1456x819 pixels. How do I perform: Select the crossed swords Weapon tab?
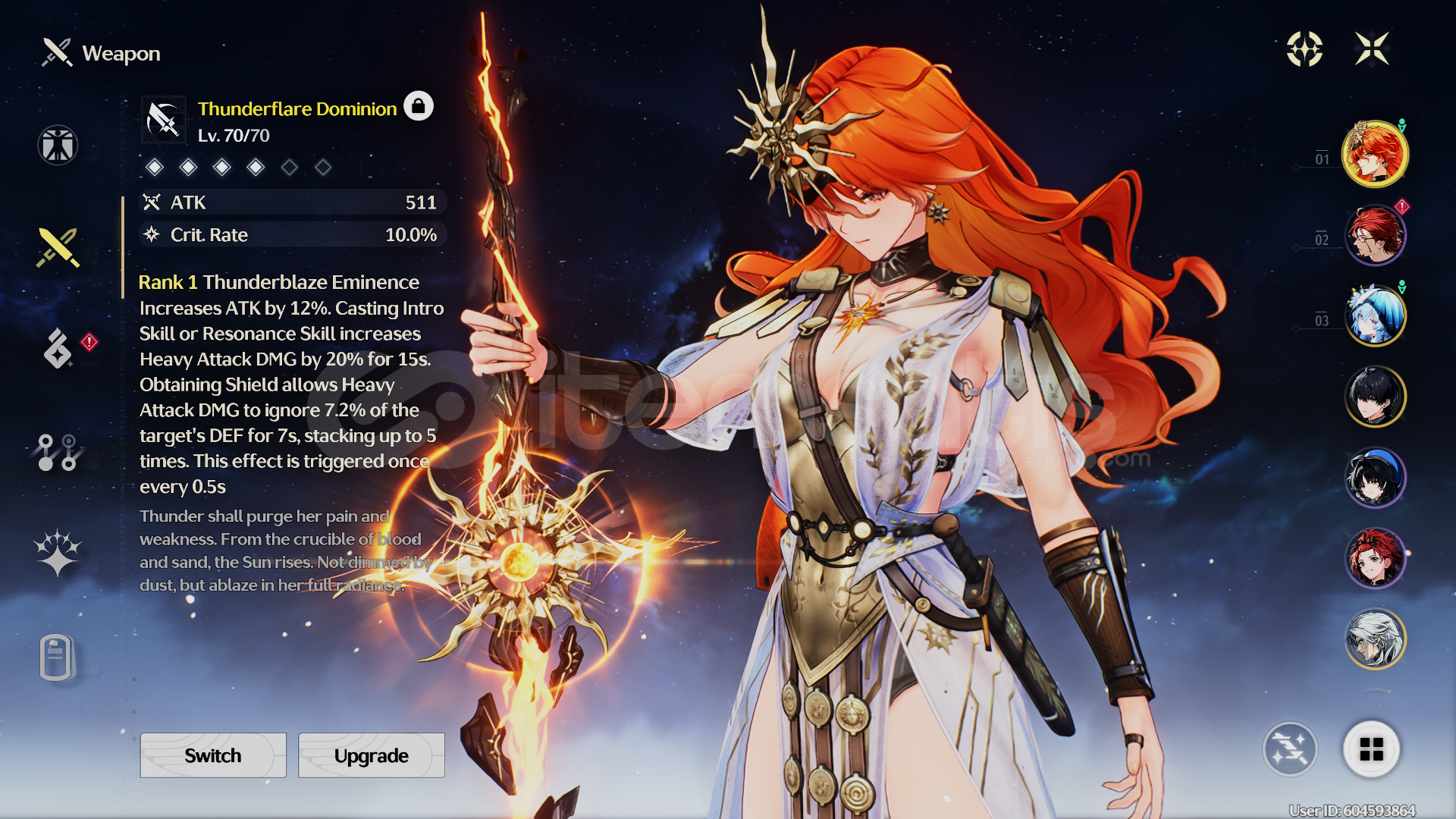coord(58,247)
